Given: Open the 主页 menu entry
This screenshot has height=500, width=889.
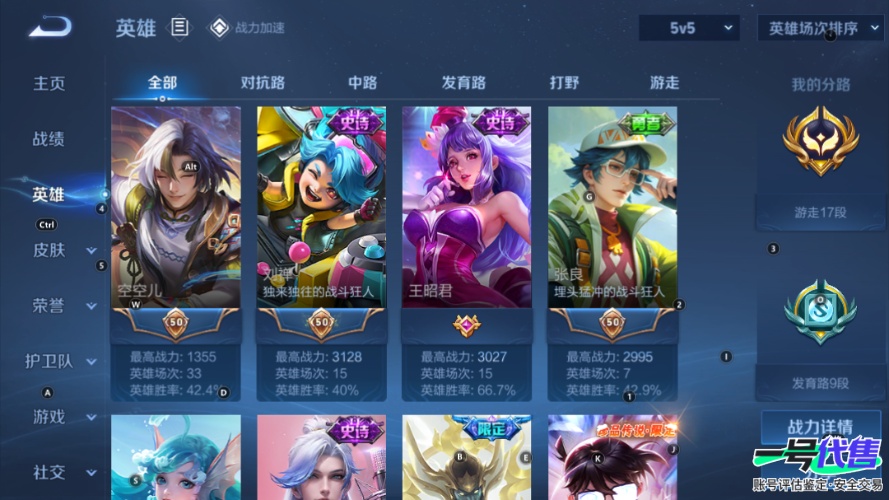Looking at the screenshot, I should 49,83.
